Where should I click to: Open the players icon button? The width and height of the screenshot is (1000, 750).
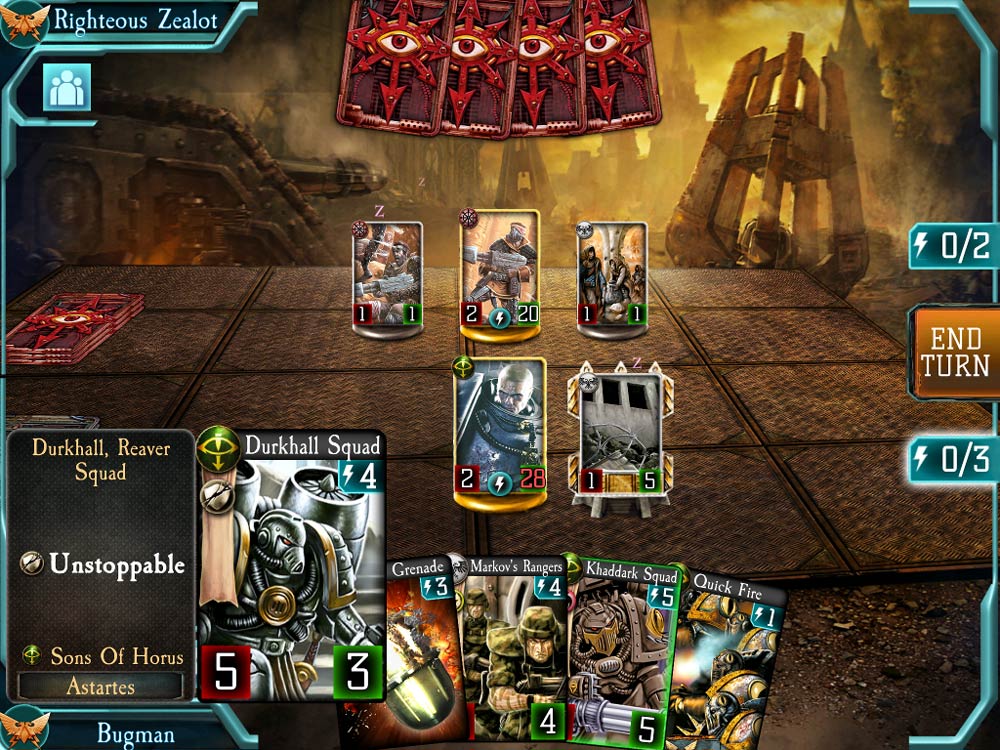pos(67,88)
